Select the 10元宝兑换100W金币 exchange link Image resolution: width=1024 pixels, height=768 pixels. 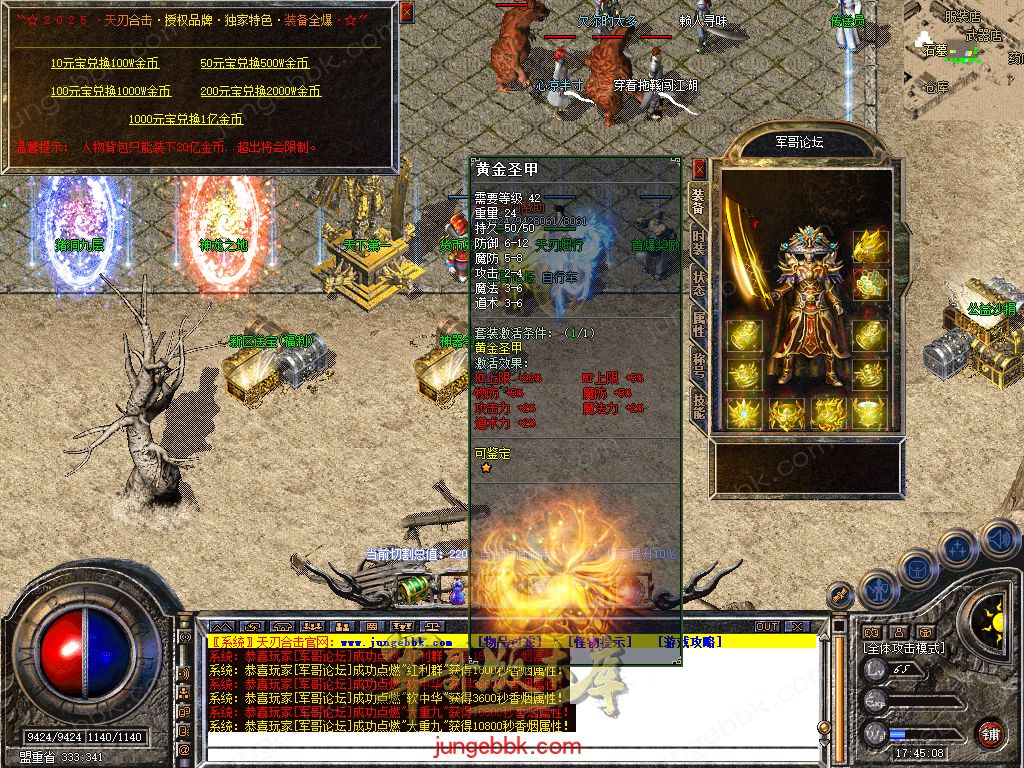pyautogui.click(x=104, y=63)
